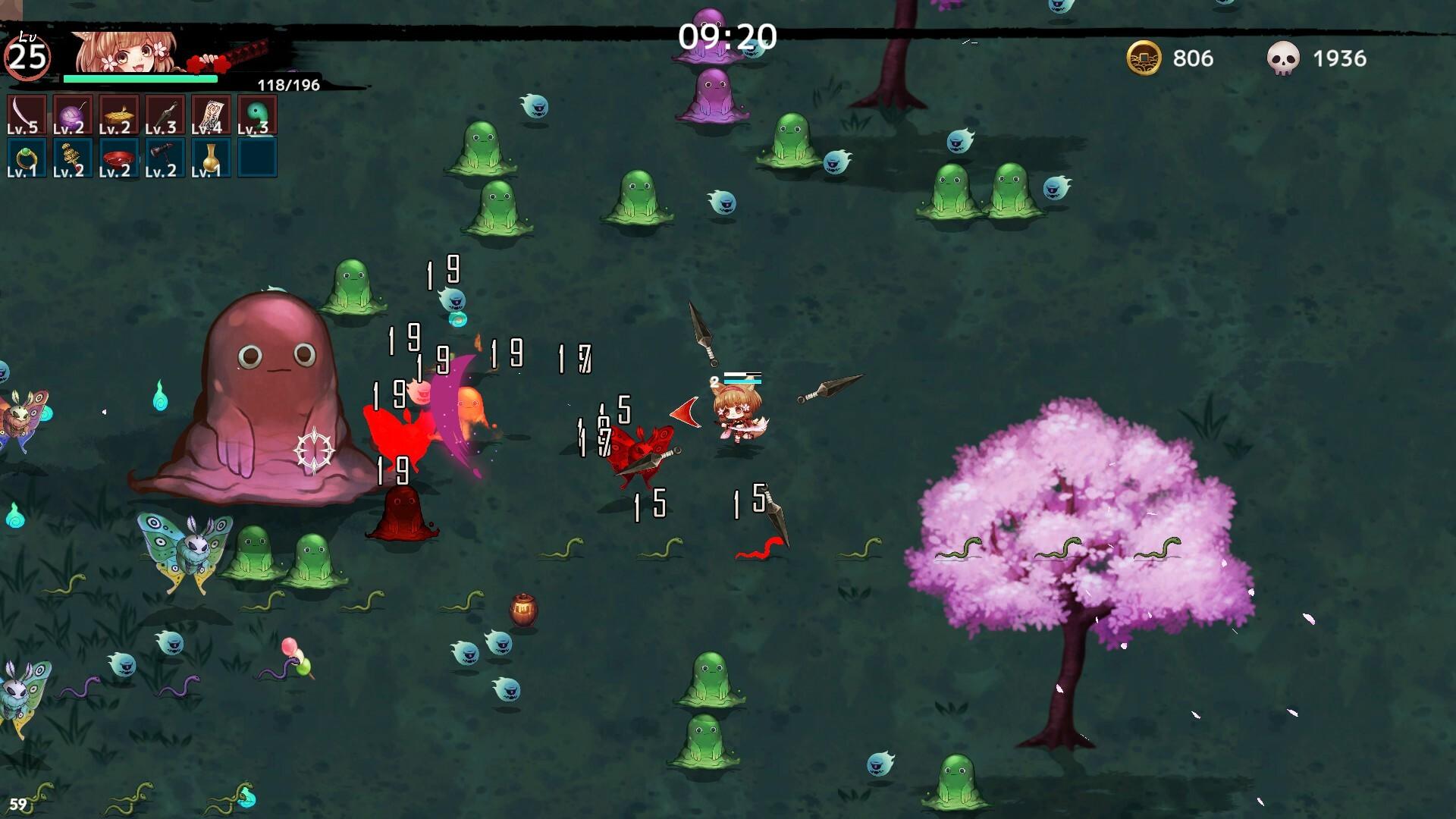
Task: Click the gold coin icon
Action: click(1144, 58)
